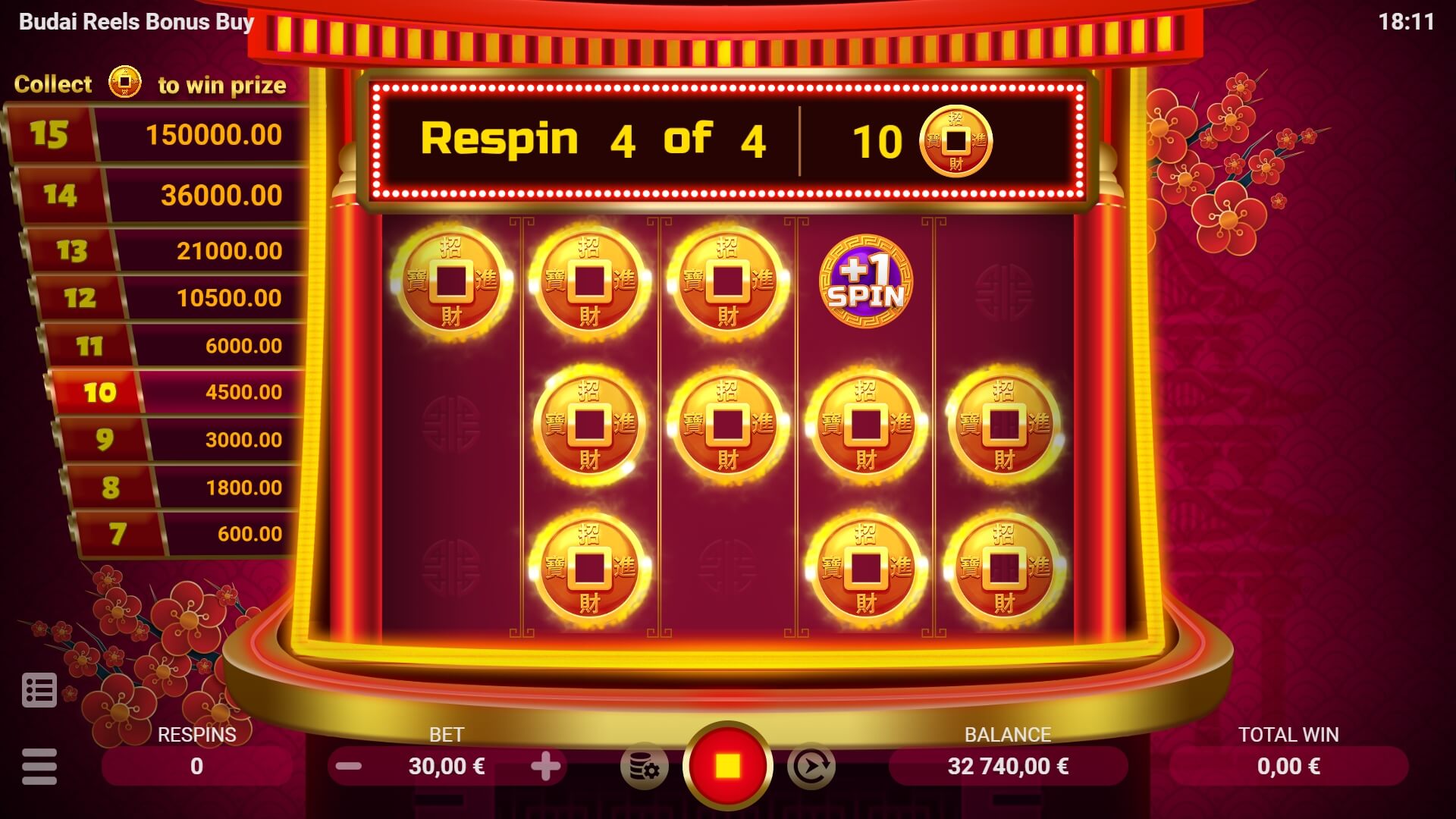Click the RESPINS counter showing 0
The width and height of the screenshot is (1456, 819).
[196, 766]
